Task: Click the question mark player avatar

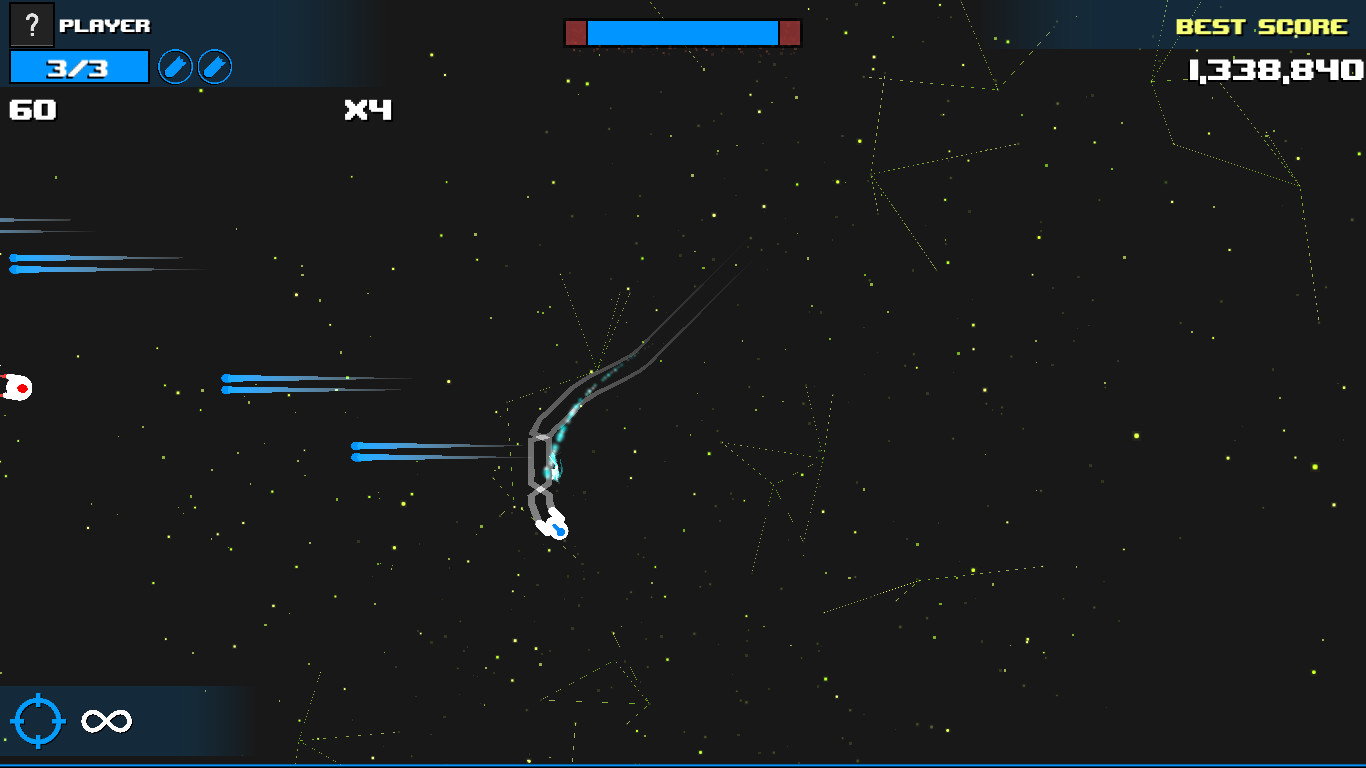Action: coord(32,25)
